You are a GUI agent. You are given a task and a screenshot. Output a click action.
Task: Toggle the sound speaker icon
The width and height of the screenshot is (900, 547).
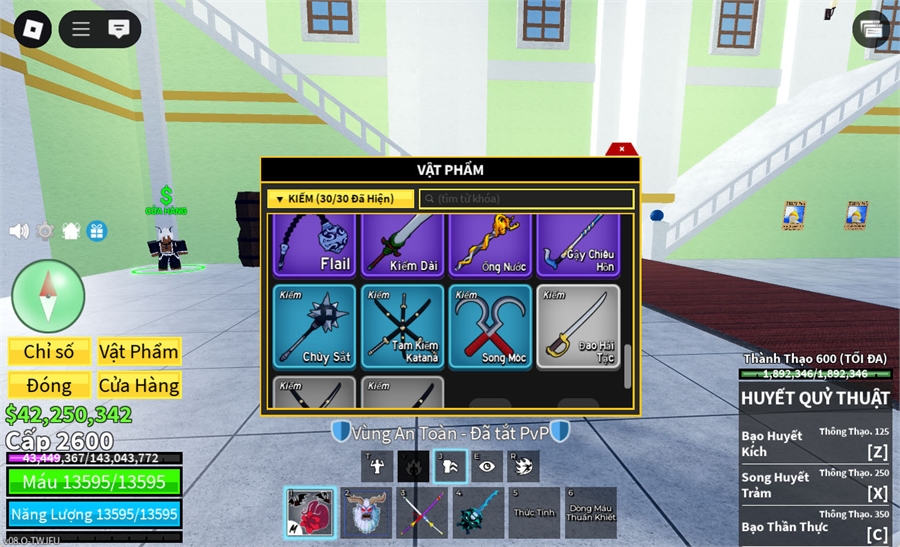[x=18, y=231]
